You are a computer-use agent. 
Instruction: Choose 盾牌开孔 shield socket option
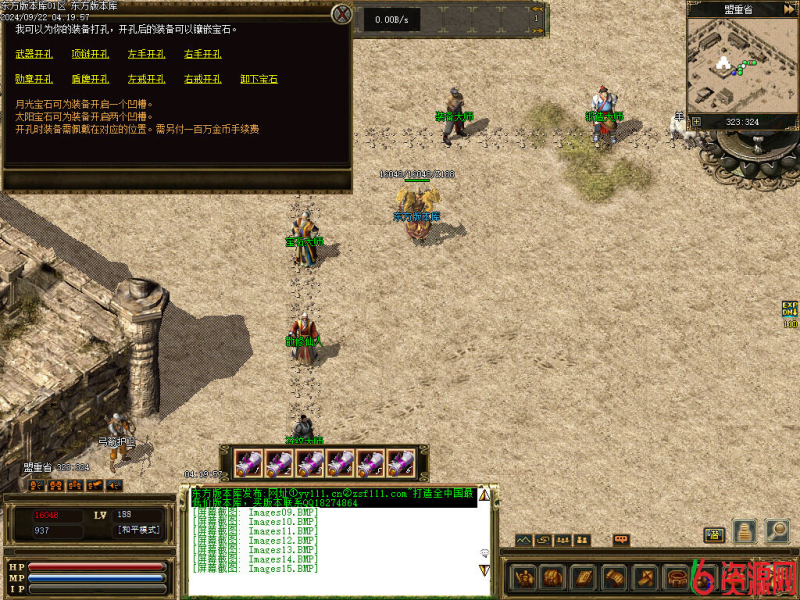point(90,79)
